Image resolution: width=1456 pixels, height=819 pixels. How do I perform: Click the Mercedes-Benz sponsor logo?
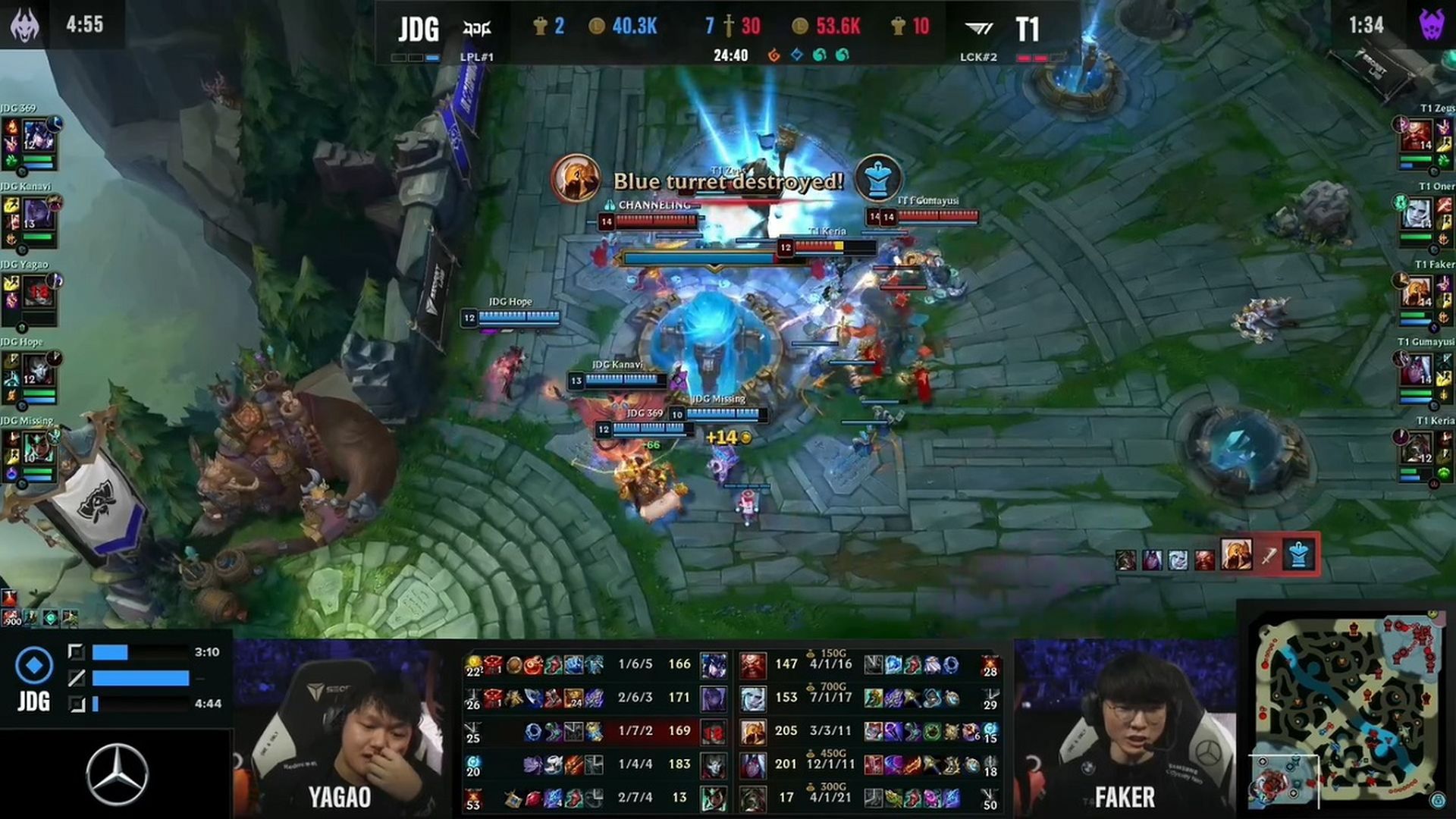pyautogui.click(x=117, y=774)
